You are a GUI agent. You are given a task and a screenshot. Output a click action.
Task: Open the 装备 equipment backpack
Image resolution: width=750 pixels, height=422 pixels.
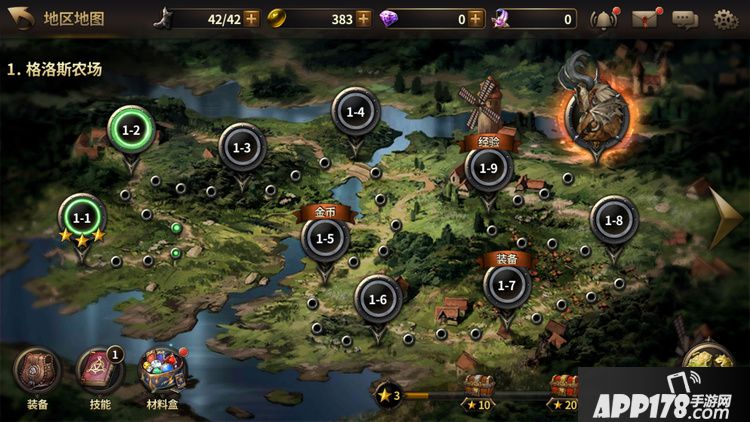[37, 375]
